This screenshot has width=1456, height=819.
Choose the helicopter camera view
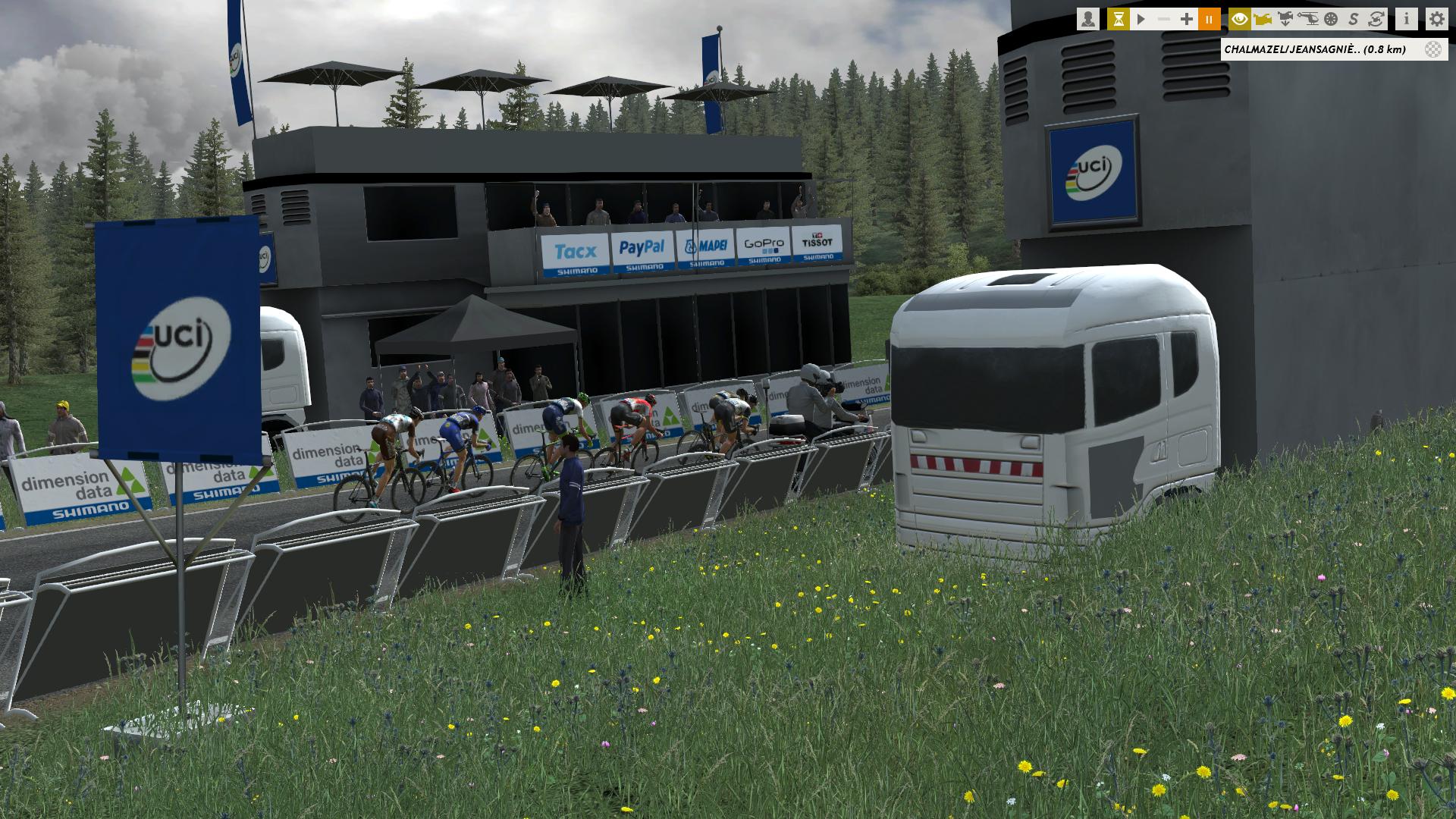[x=1308, y=20]
